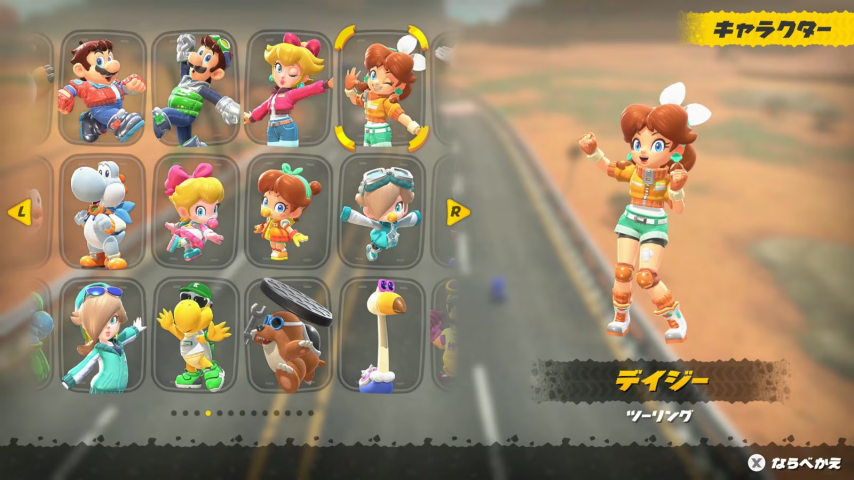Image resolution: width=854 pixels, height=480 pixels.
Task: Select the long-necked ostrich character tile
Action: (x=381, y=335)
